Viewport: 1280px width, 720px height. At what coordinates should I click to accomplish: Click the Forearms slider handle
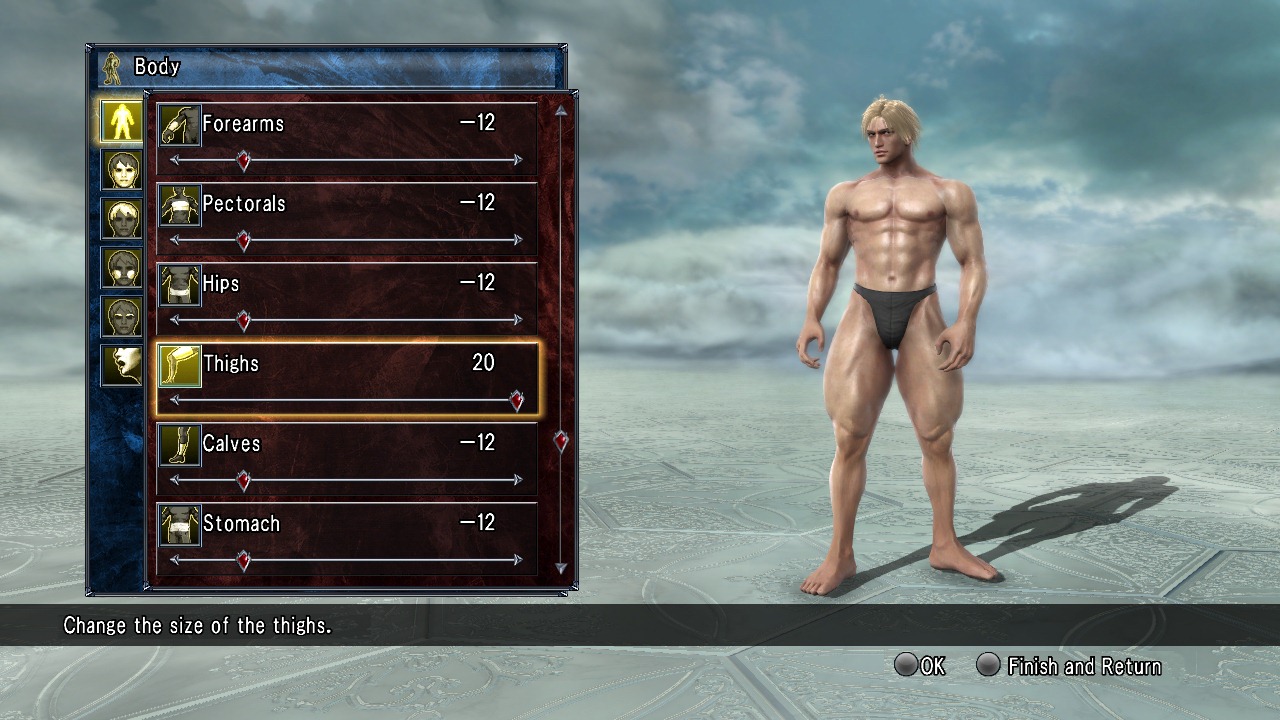tap(243, 160)
